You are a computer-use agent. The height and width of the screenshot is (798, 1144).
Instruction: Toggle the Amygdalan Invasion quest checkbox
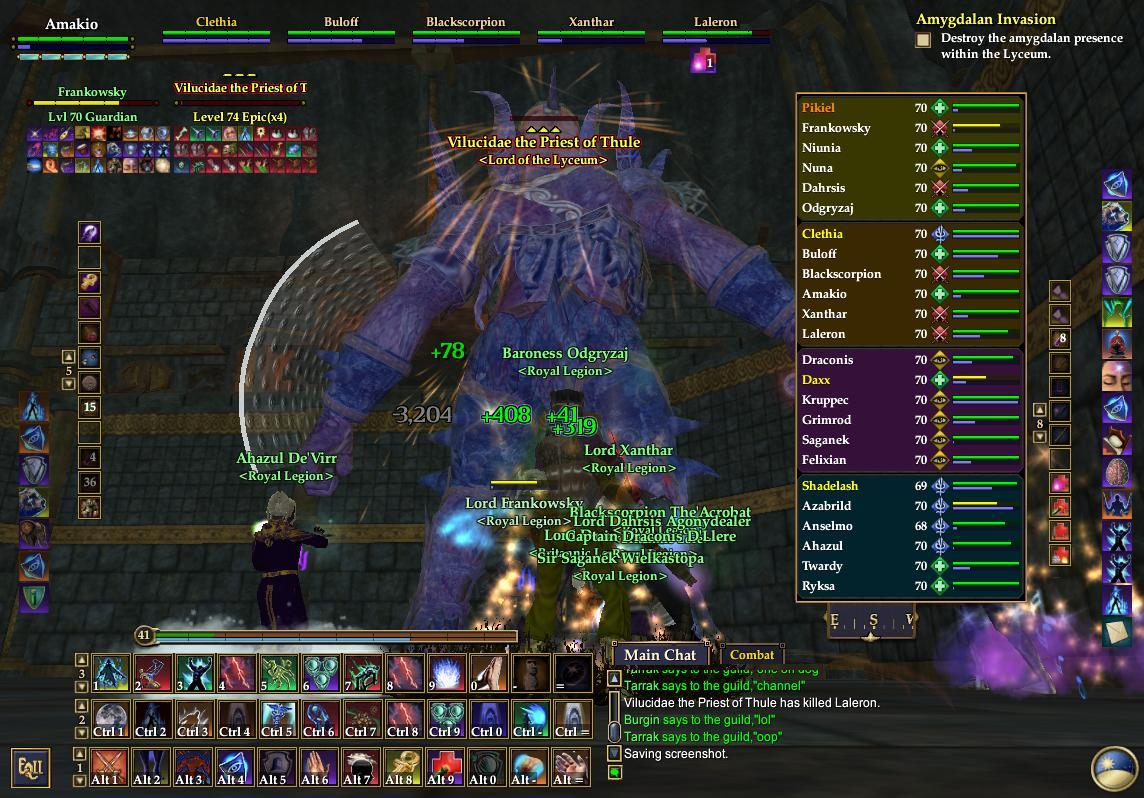[x=923, y=40]
